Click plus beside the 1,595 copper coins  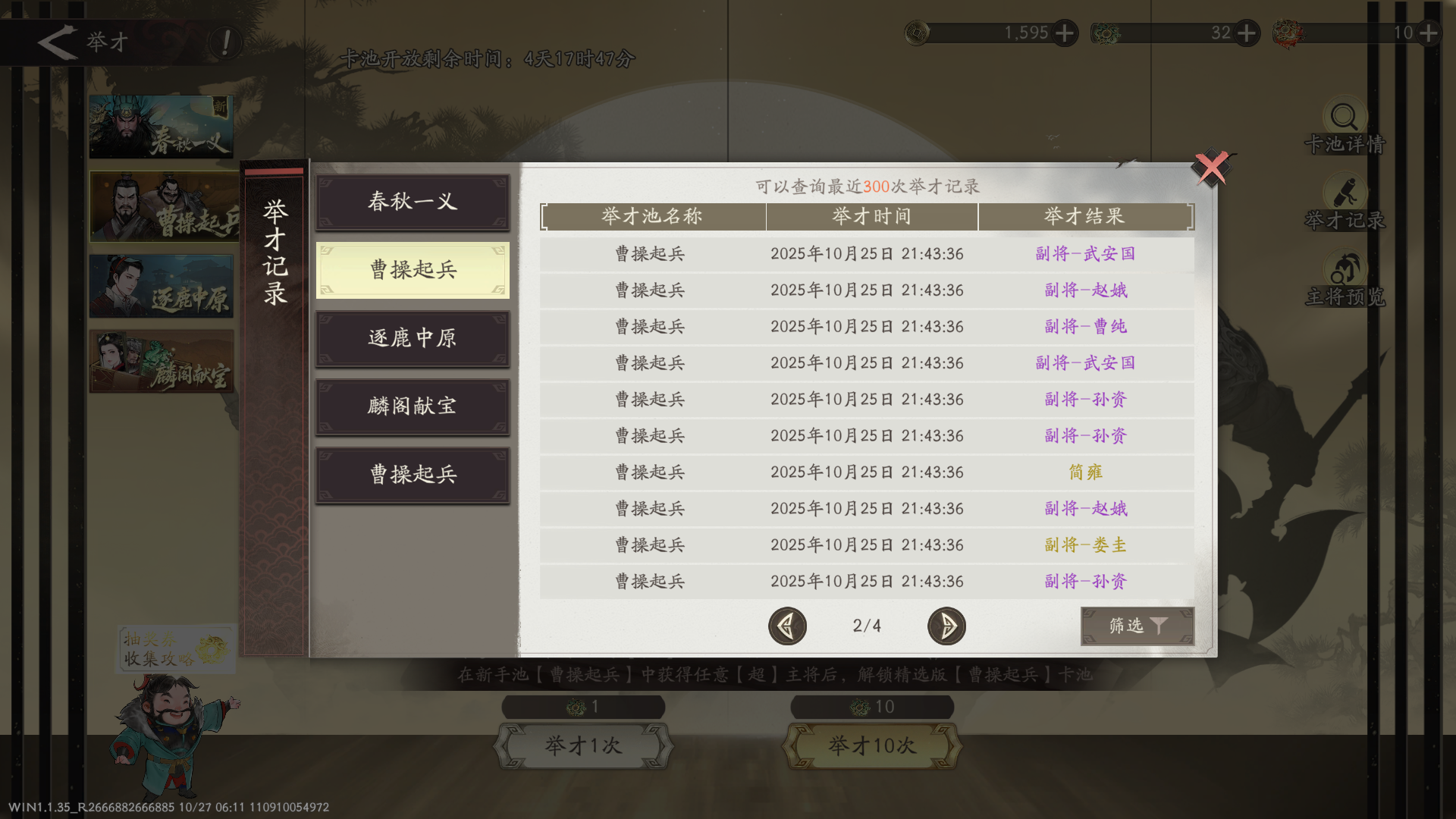pyautogui.click(x=1065, y=33)
